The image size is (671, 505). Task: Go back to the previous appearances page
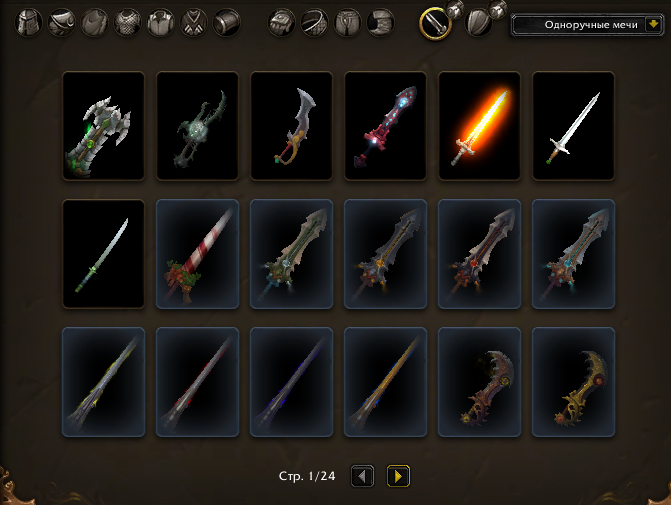point(363,476)
